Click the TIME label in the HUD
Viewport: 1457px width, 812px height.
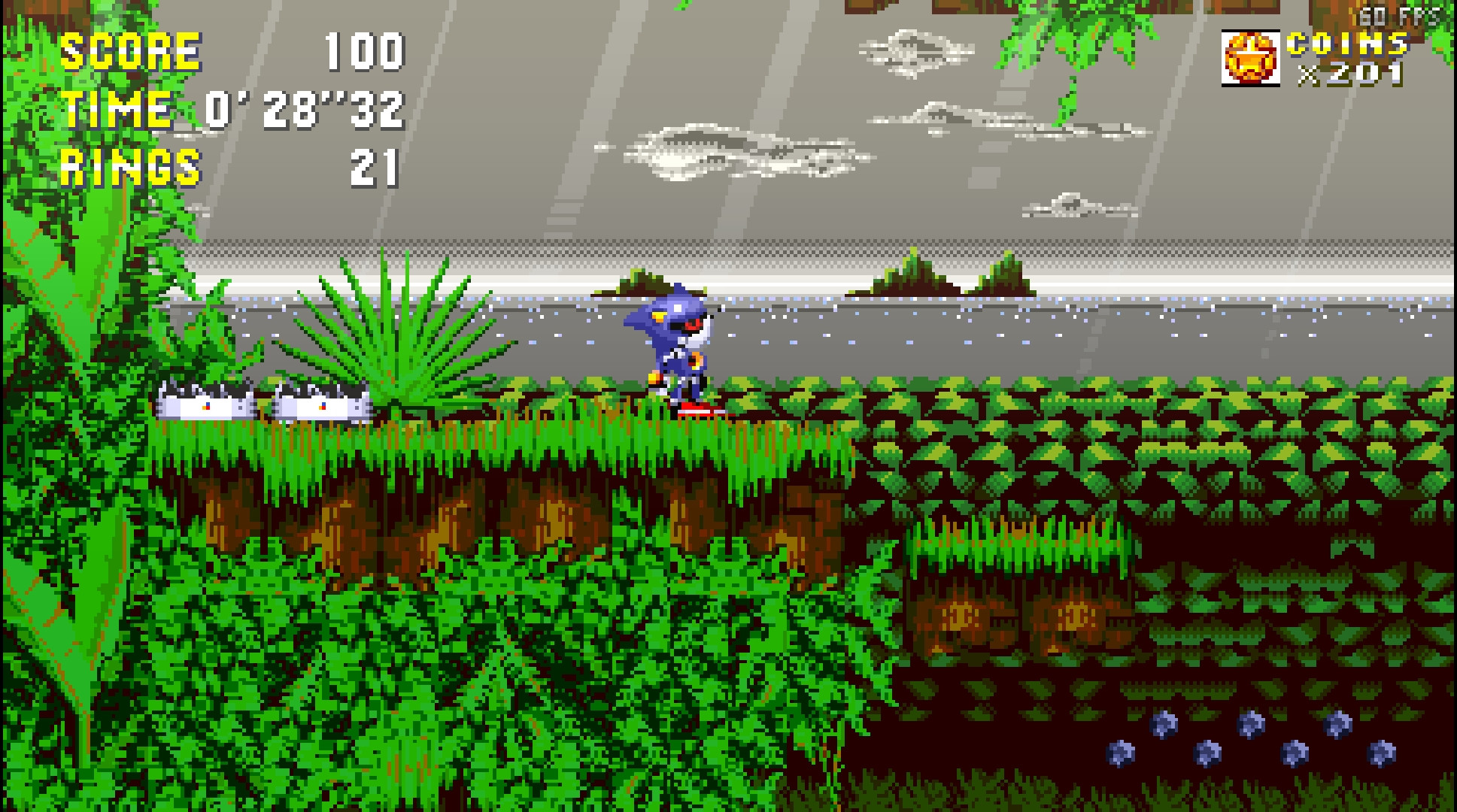point(117,109)
